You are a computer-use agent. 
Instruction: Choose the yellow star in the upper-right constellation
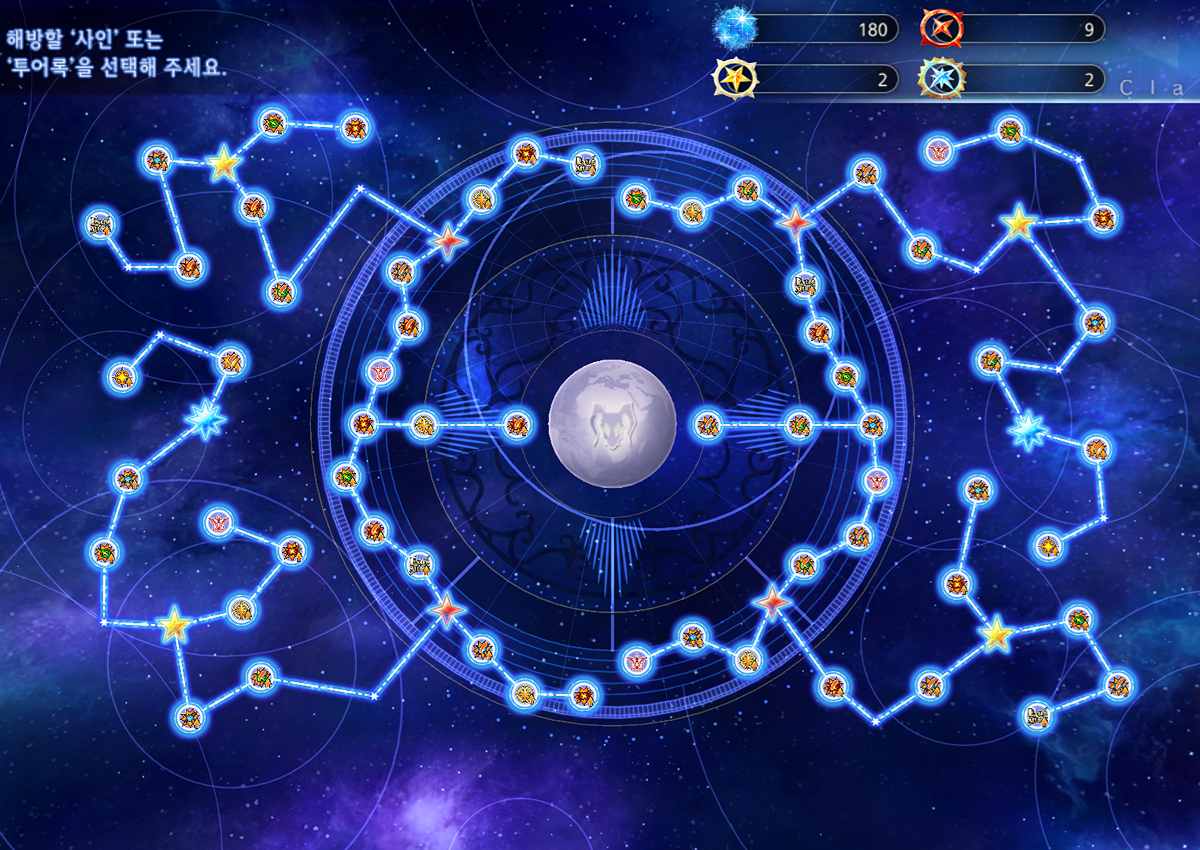1018,223
